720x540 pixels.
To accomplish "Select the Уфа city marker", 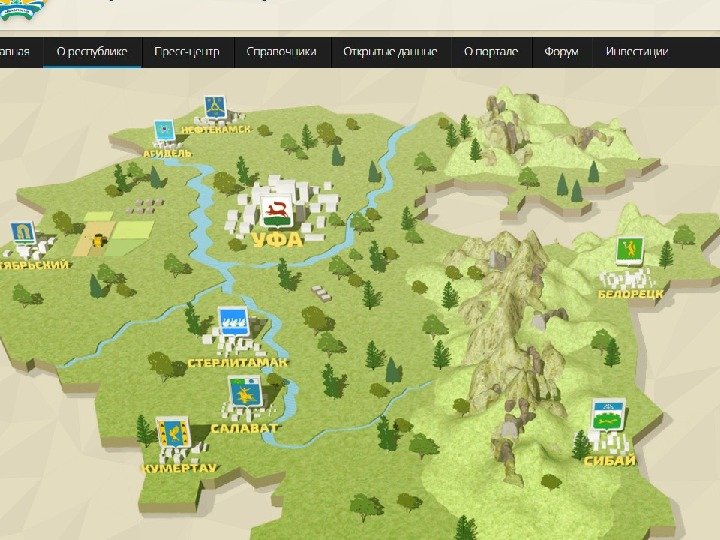I will [276, 213].
